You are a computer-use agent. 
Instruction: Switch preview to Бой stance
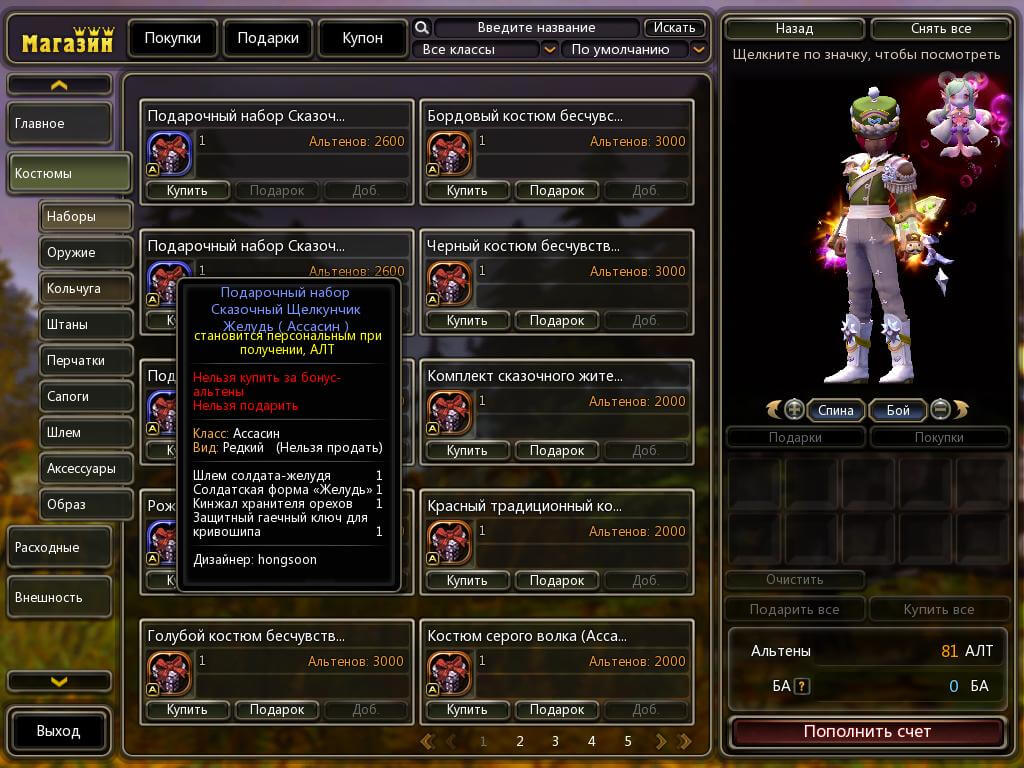898,410
